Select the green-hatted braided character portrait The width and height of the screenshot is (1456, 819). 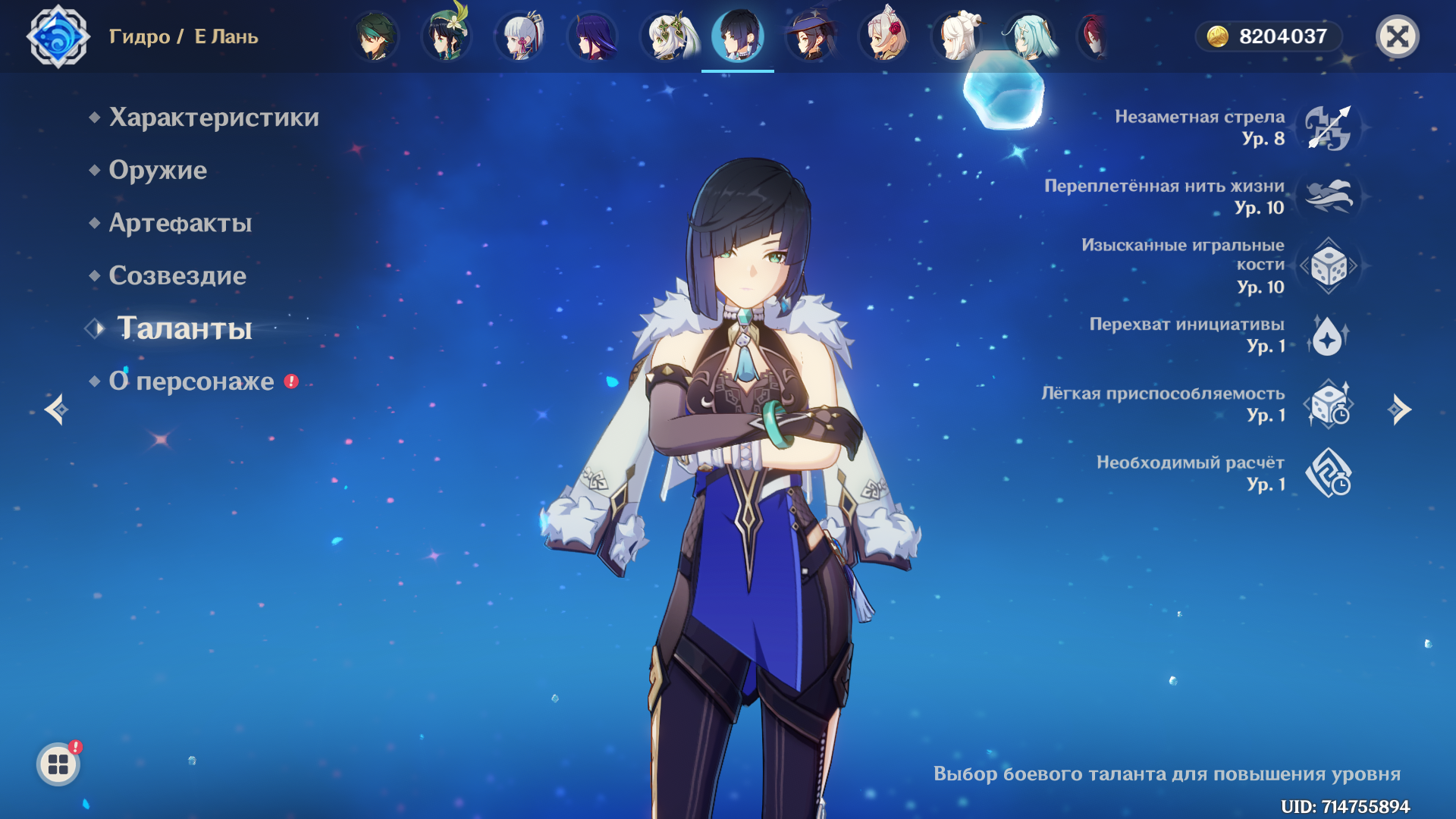[x=446, y=36]
